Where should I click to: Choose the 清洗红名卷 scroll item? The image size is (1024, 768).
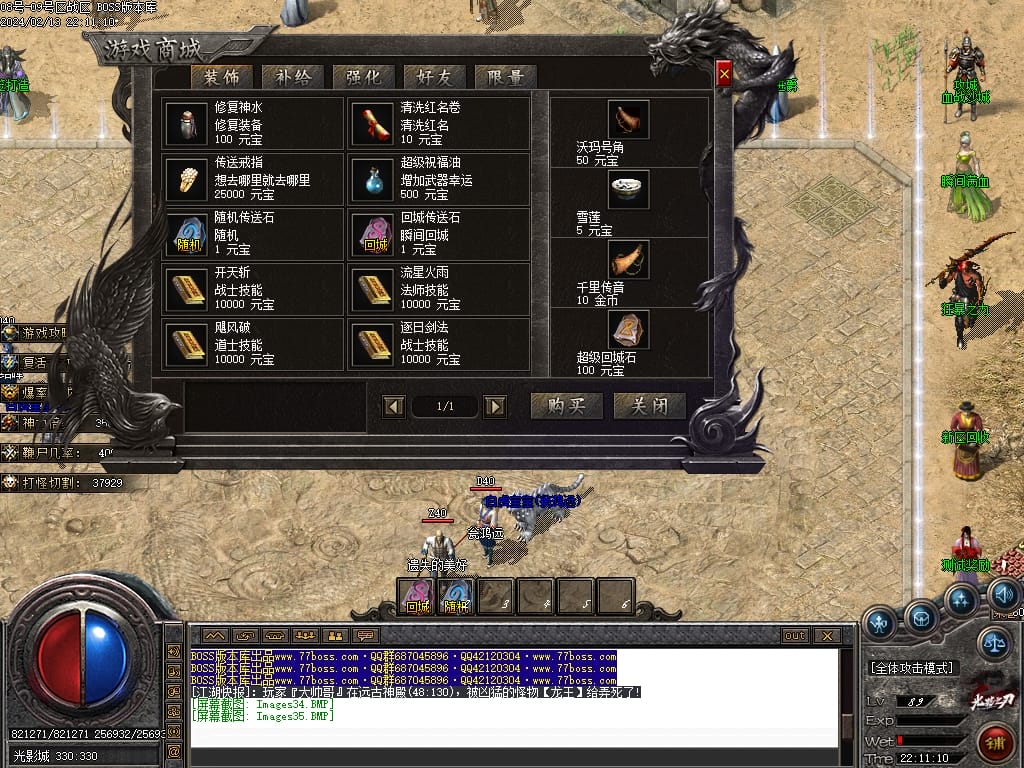click(372, 124)
